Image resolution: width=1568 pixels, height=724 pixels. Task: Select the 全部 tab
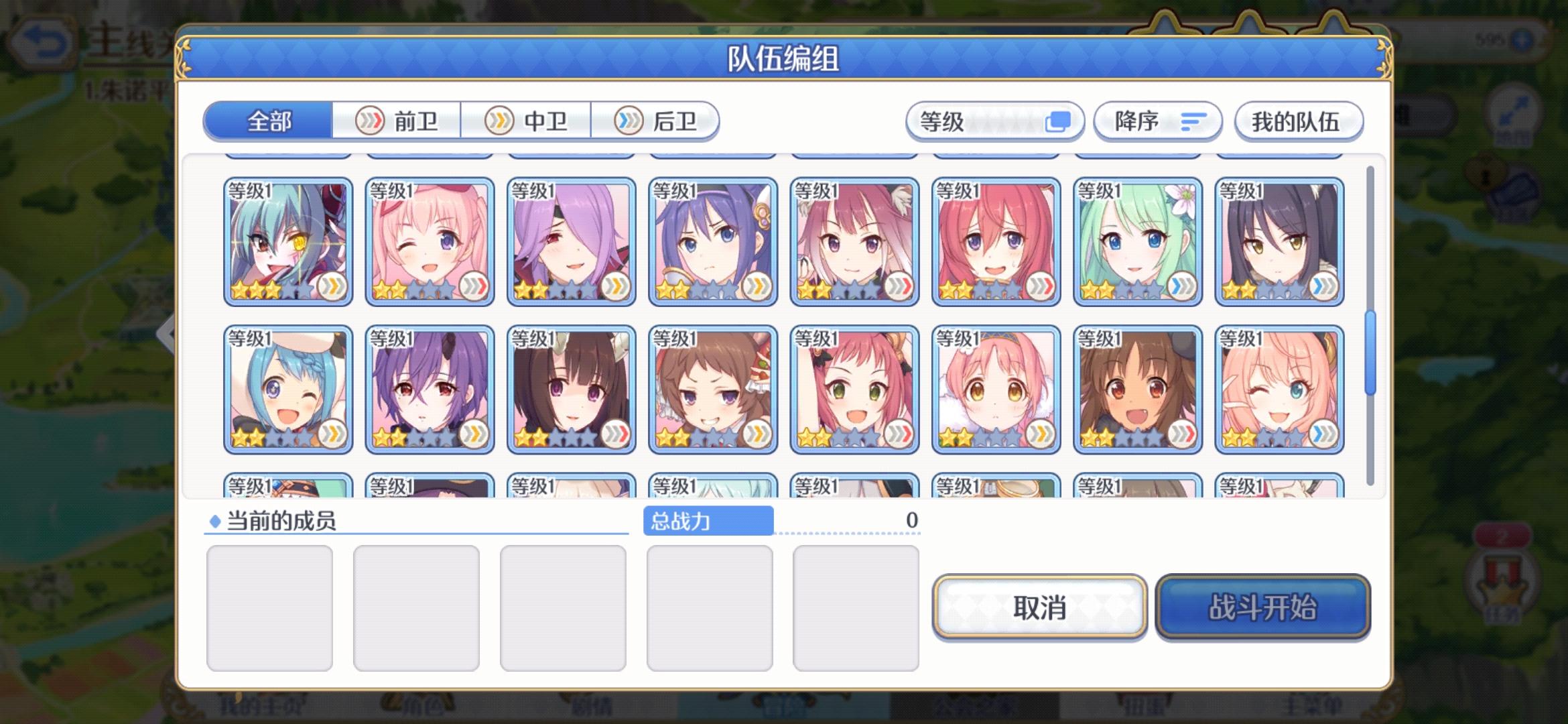268,119
